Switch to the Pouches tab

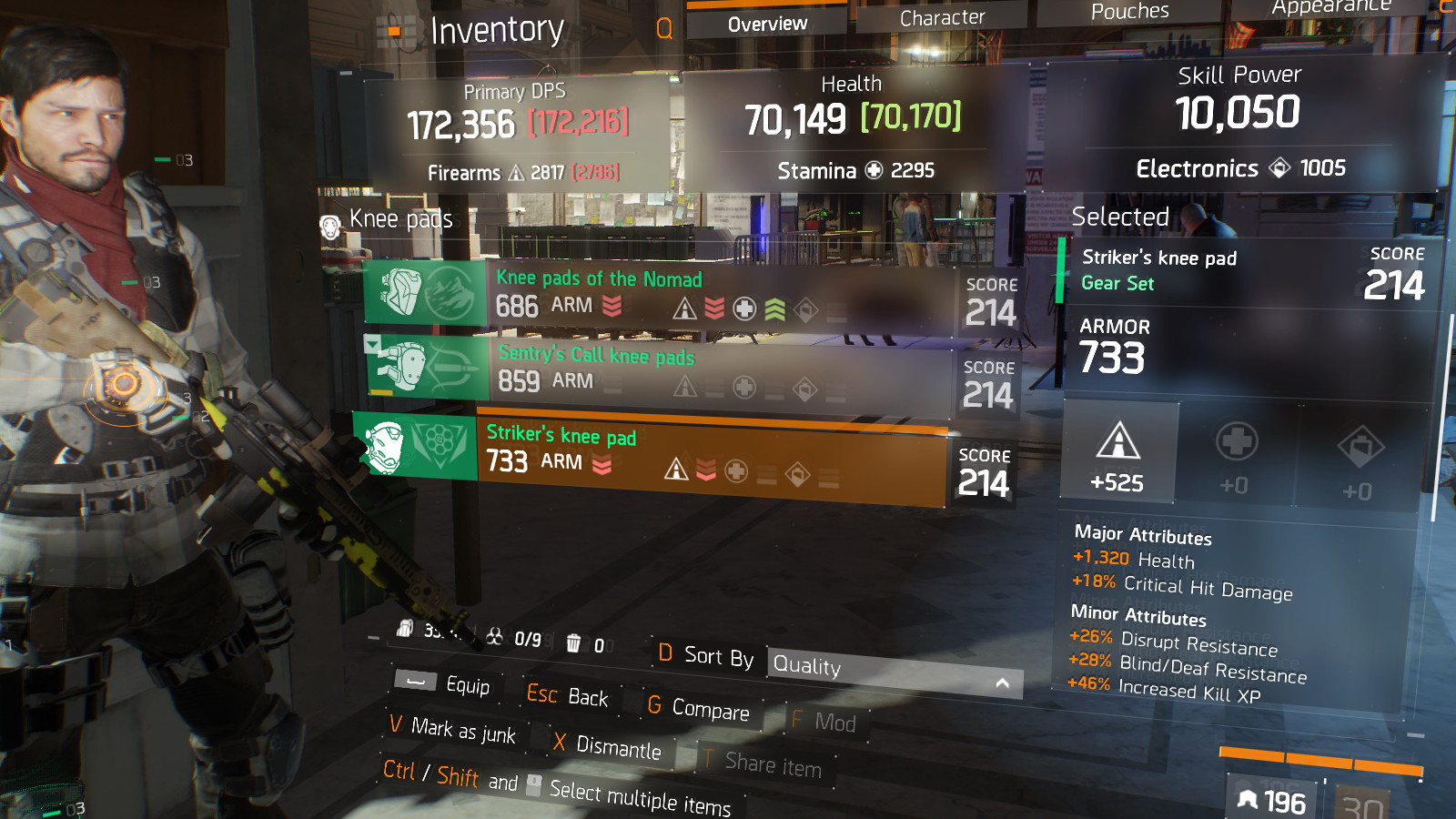[1129, 12]
